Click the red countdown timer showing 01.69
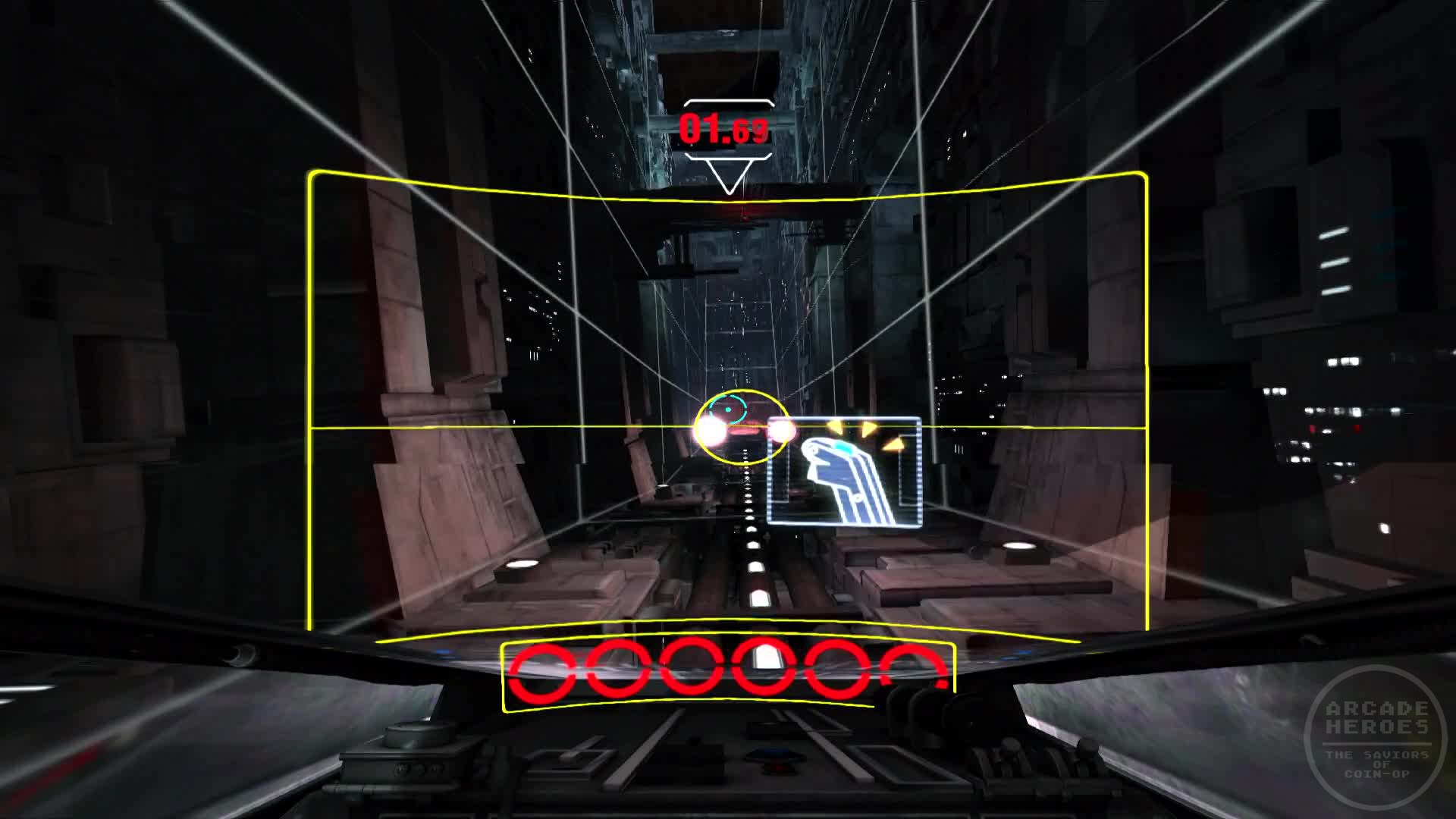Screen dimensions: 1456x819 click(724, 126)
